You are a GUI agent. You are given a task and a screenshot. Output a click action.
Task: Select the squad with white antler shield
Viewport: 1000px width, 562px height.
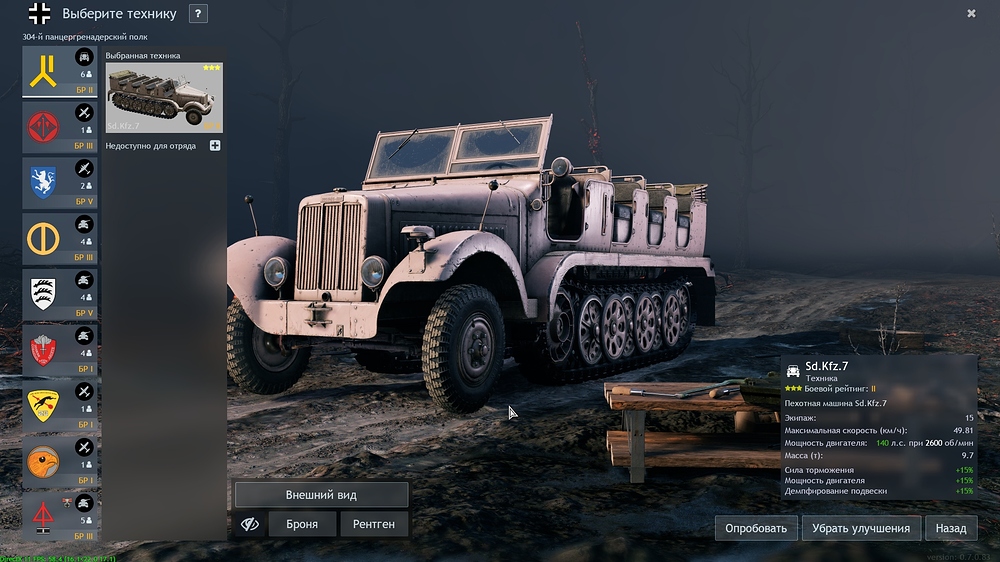(60, 294)
